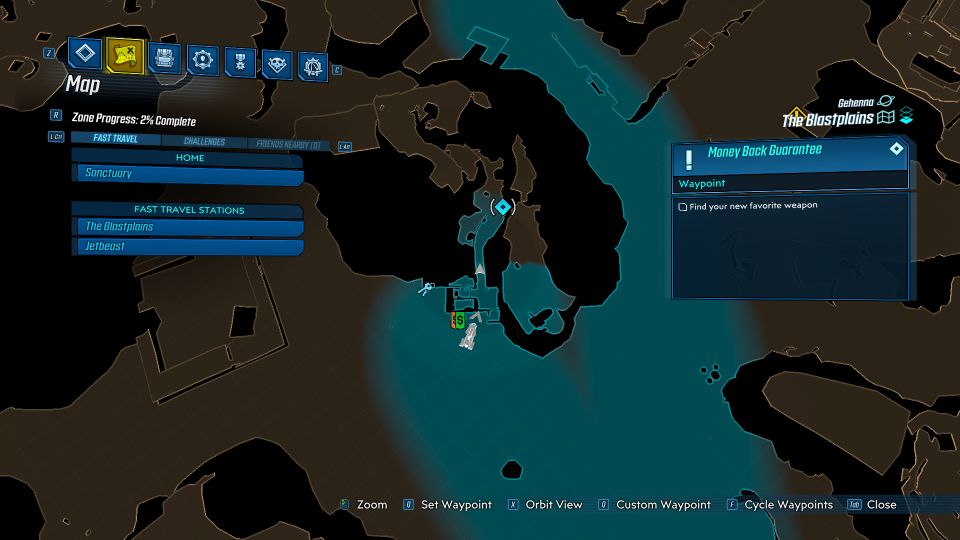Select the green dollar vending machine marker
The image size is (960, 540).
click(x=460, y=319)
